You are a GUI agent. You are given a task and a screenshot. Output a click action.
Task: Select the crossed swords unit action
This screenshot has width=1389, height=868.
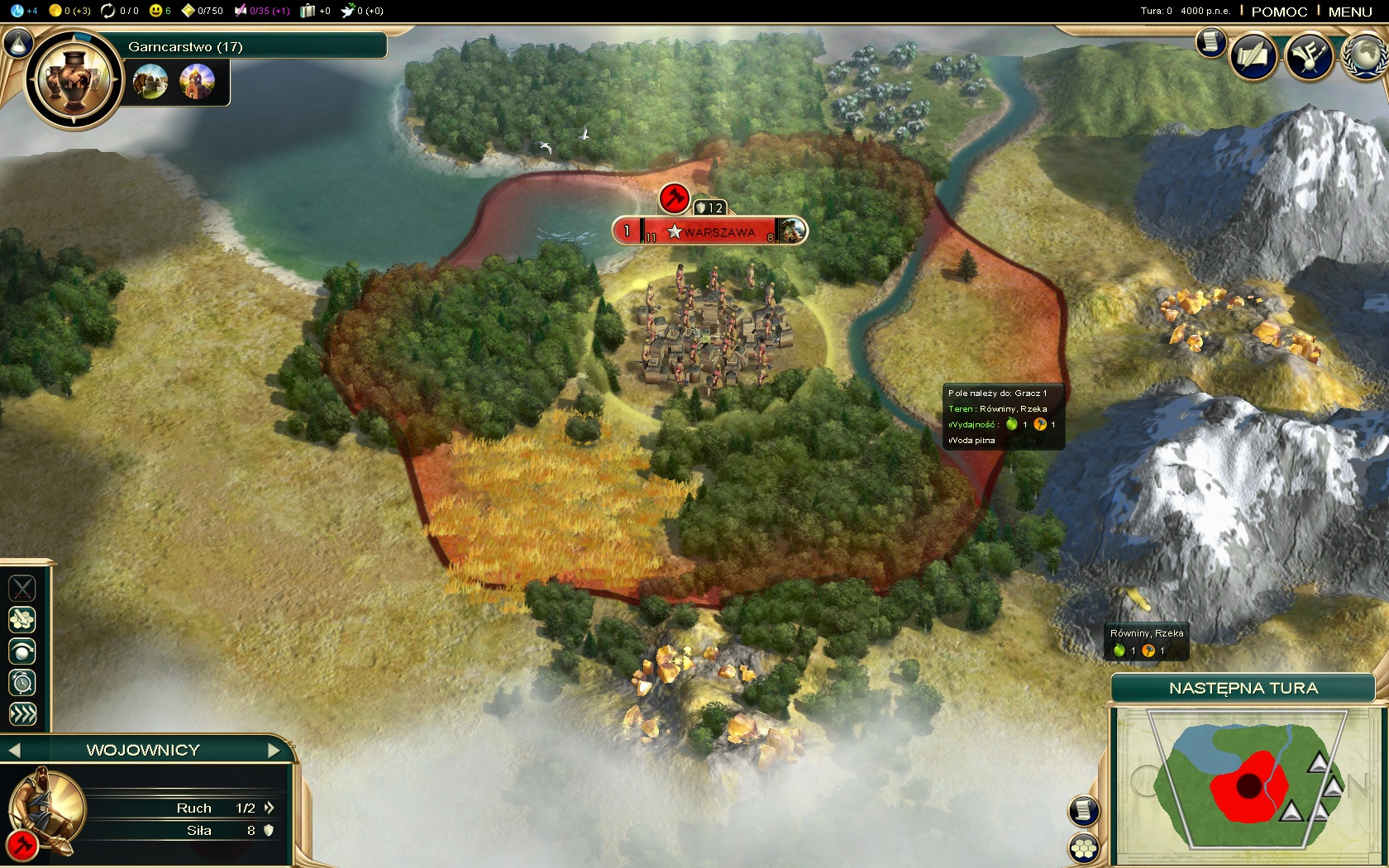(22, 588)
